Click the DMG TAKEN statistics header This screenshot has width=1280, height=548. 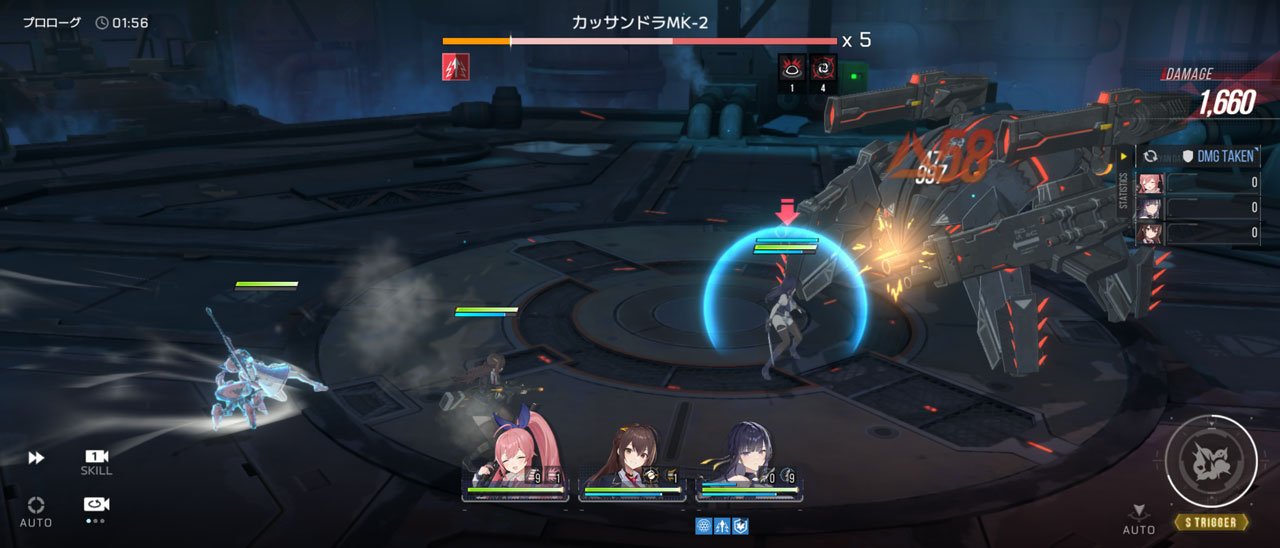[1217, 157]
